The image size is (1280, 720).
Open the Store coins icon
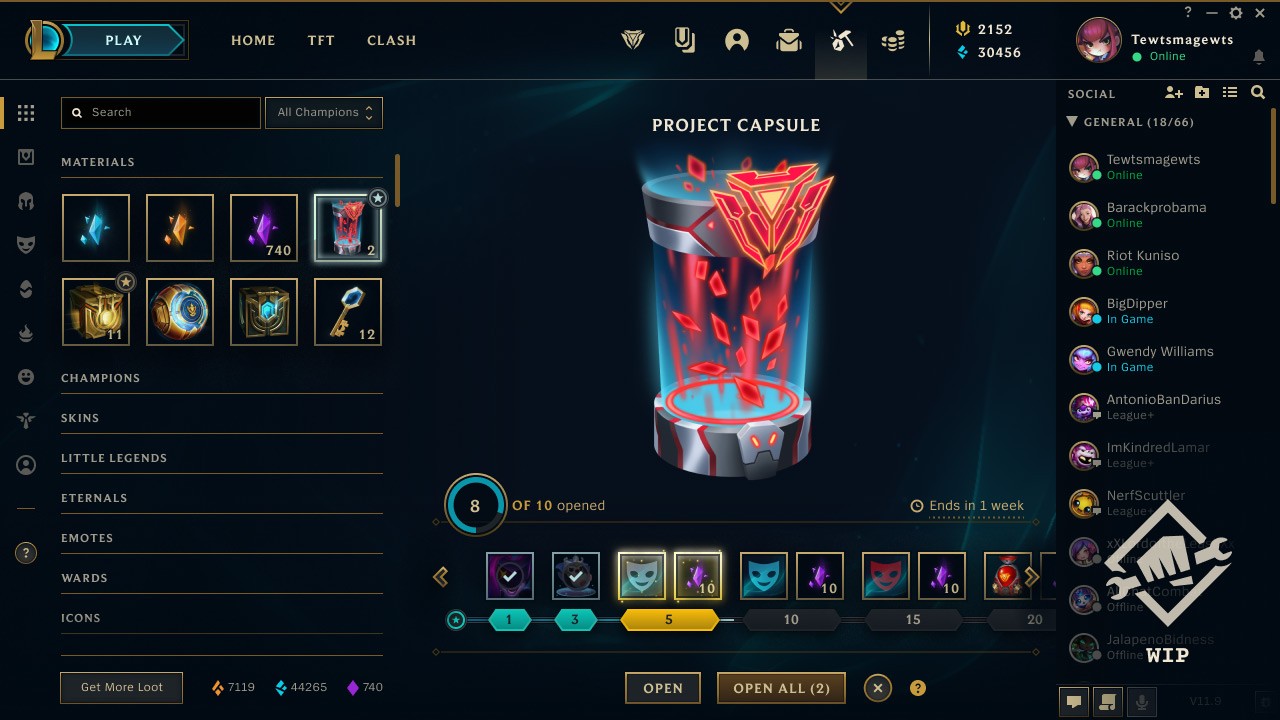[x=893, y=40]
